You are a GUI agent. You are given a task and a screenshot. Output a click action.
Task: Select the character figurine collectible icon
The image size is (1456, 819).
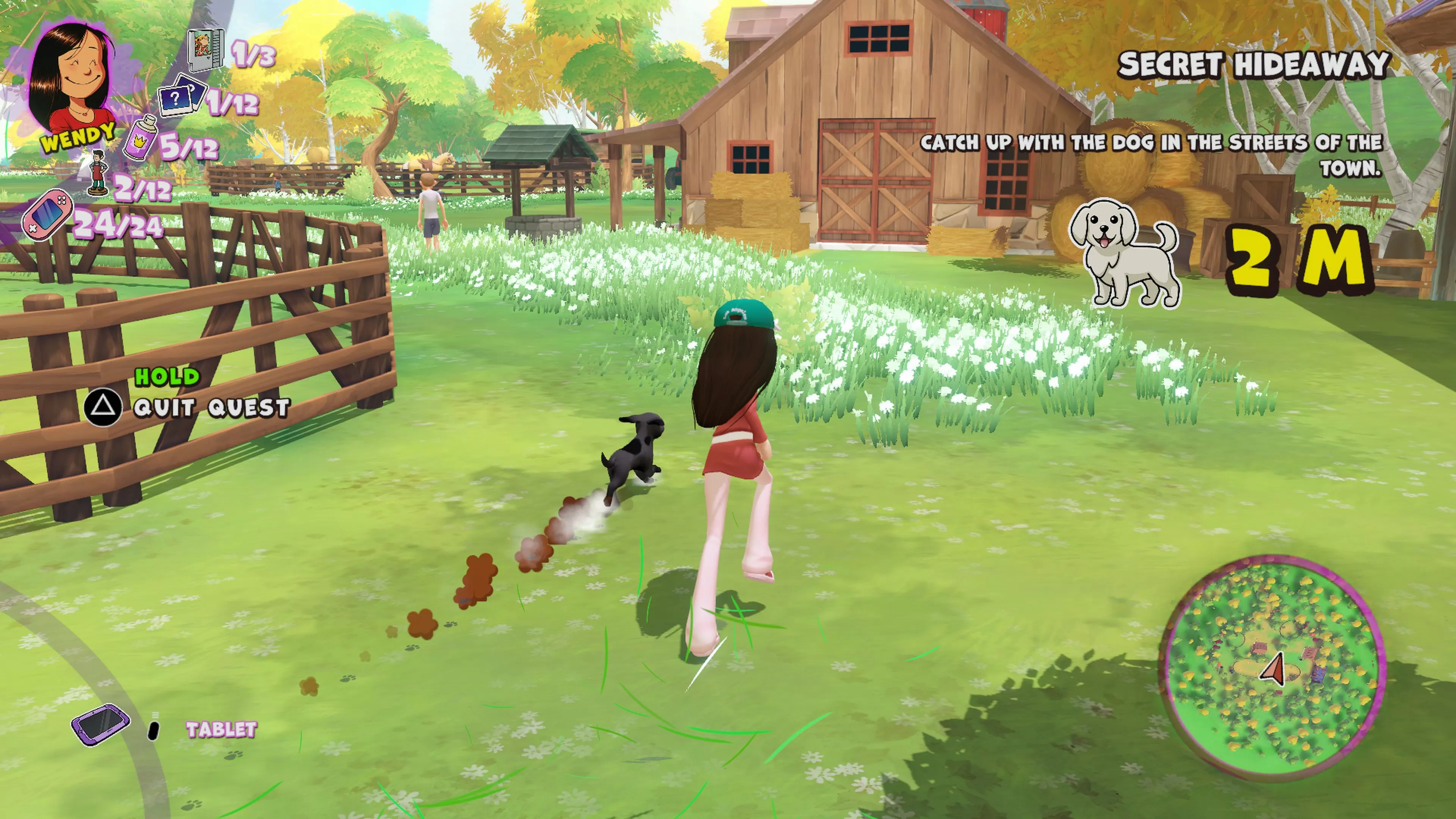(99, 174)
